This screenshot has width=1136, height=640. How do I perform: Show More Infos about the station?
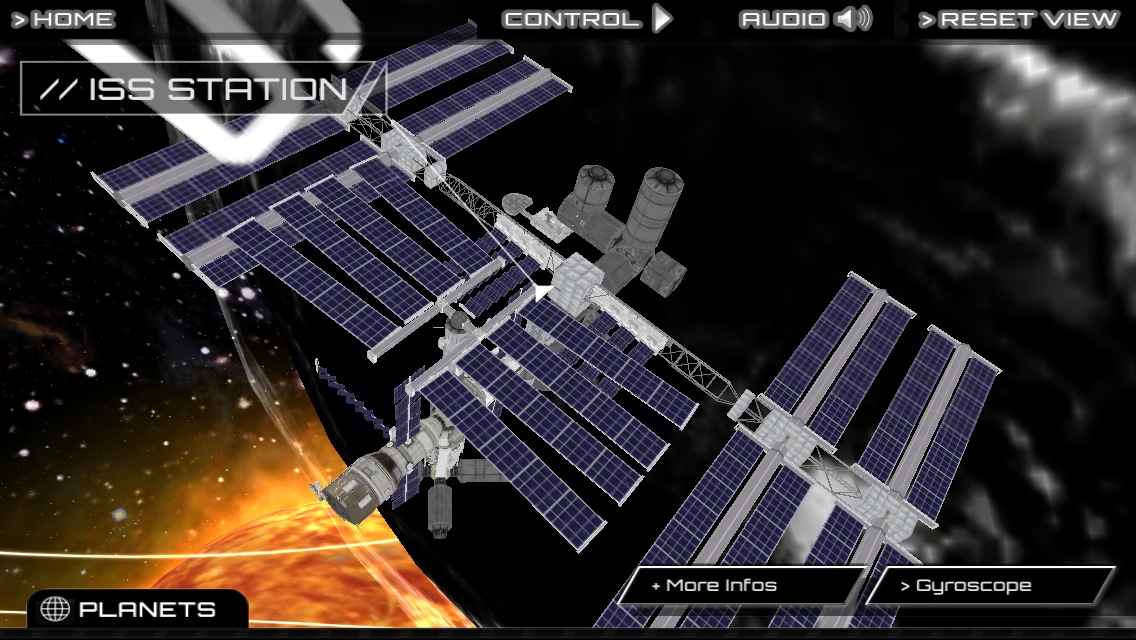coord(739,586)
